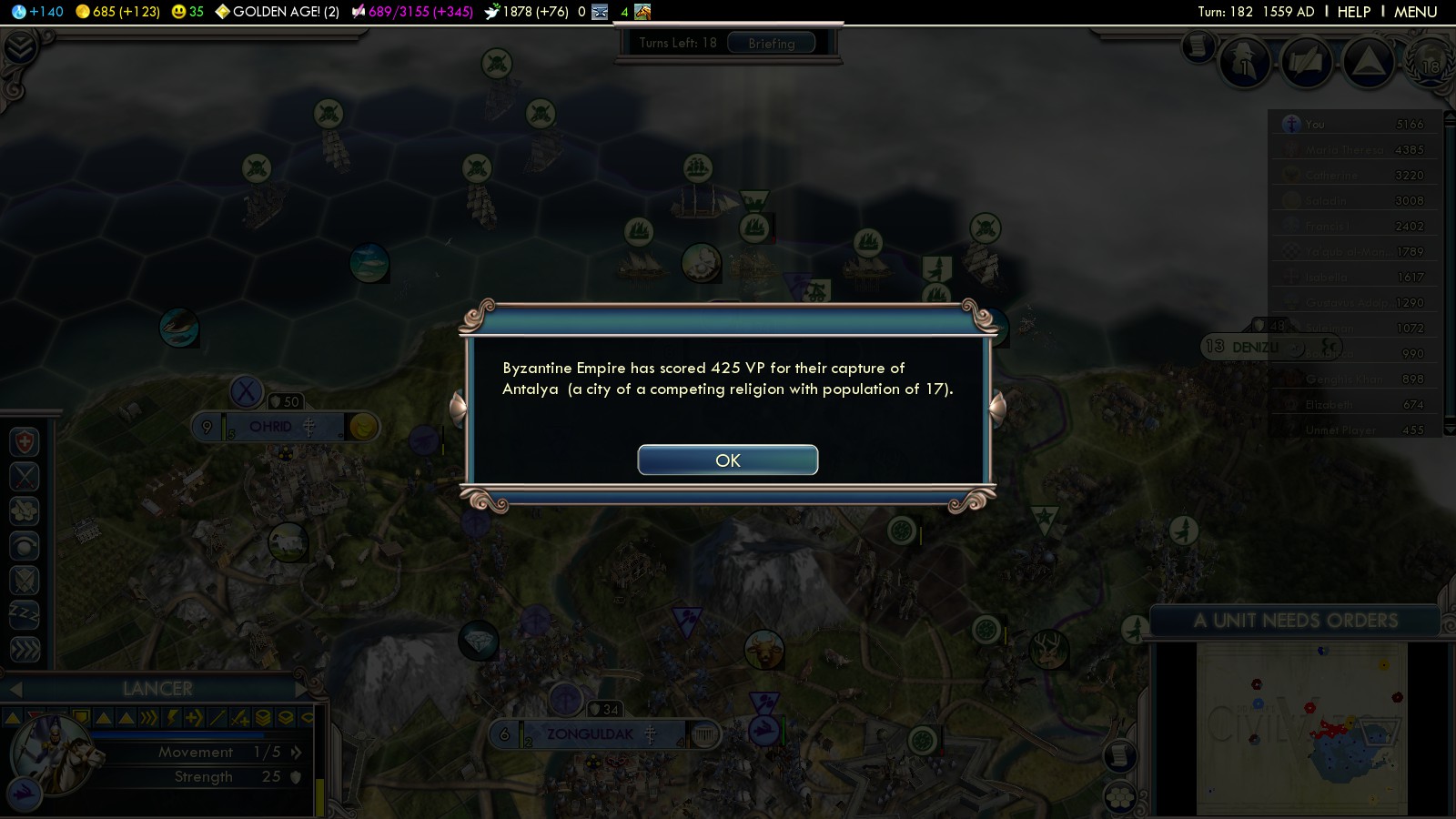The image size is (1456, 819).
Task: Click on the minimap
Action: point(1301,728)
